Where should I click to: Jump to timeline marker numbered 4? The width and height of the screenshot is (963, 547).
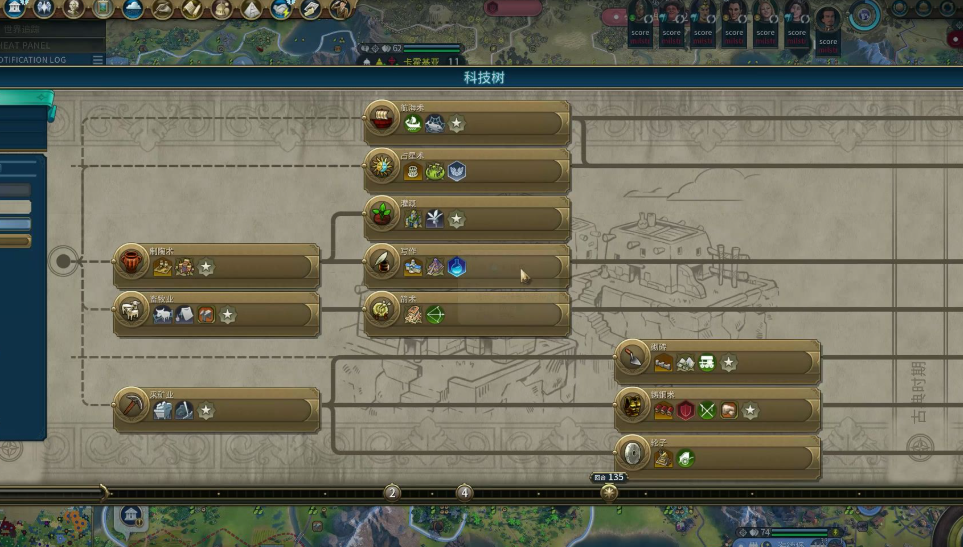click(x=464, y=492)
